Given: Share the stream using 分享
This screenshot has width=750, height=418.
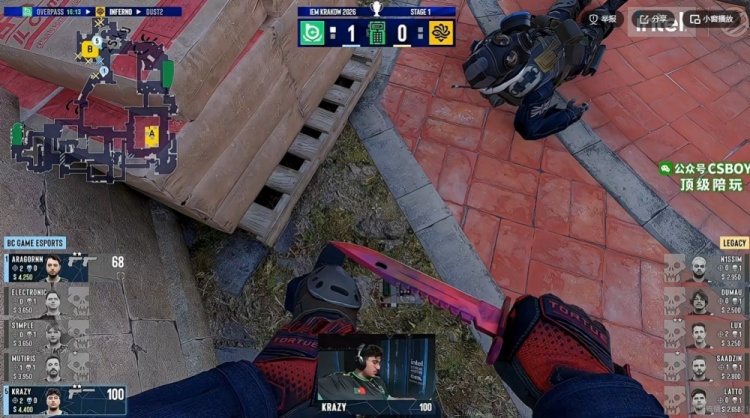Looking at the screenshot, I should coord(654,18).
